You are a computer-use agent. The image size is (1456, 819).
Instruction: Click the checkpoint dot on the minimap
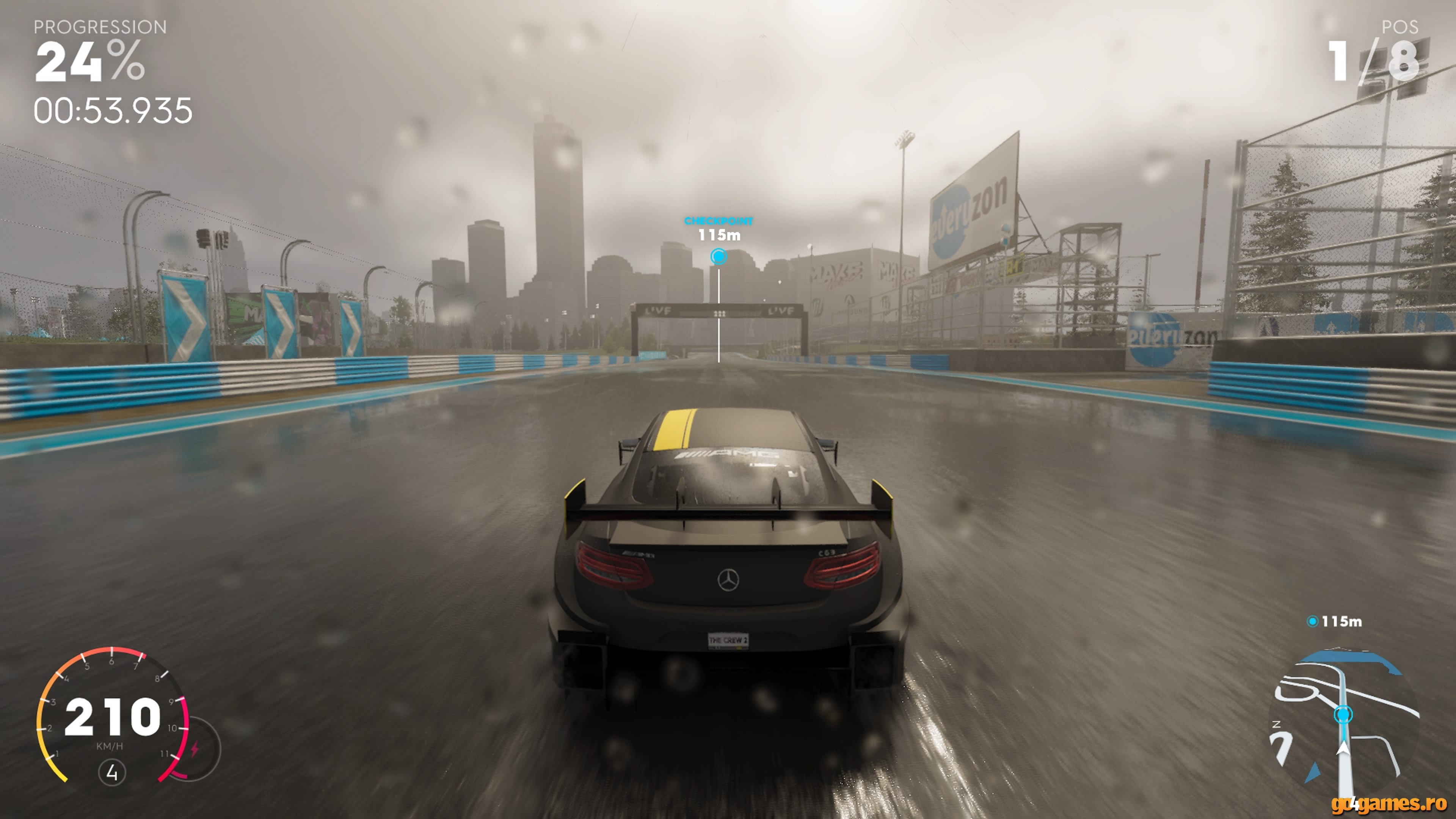pyautogui.click(x=1343, y=715)
